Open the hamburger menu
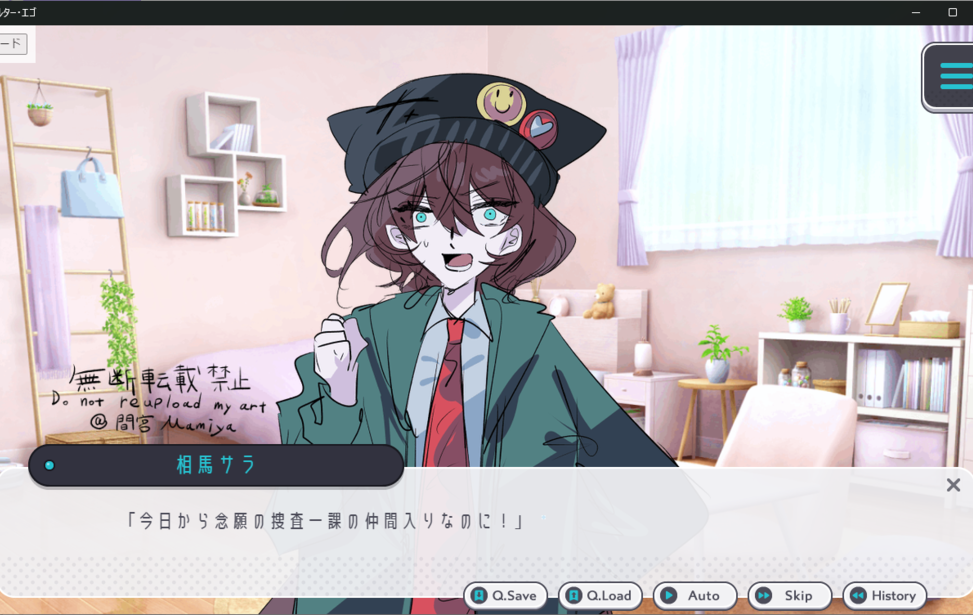973x615 pixels. tap(953, 76)
